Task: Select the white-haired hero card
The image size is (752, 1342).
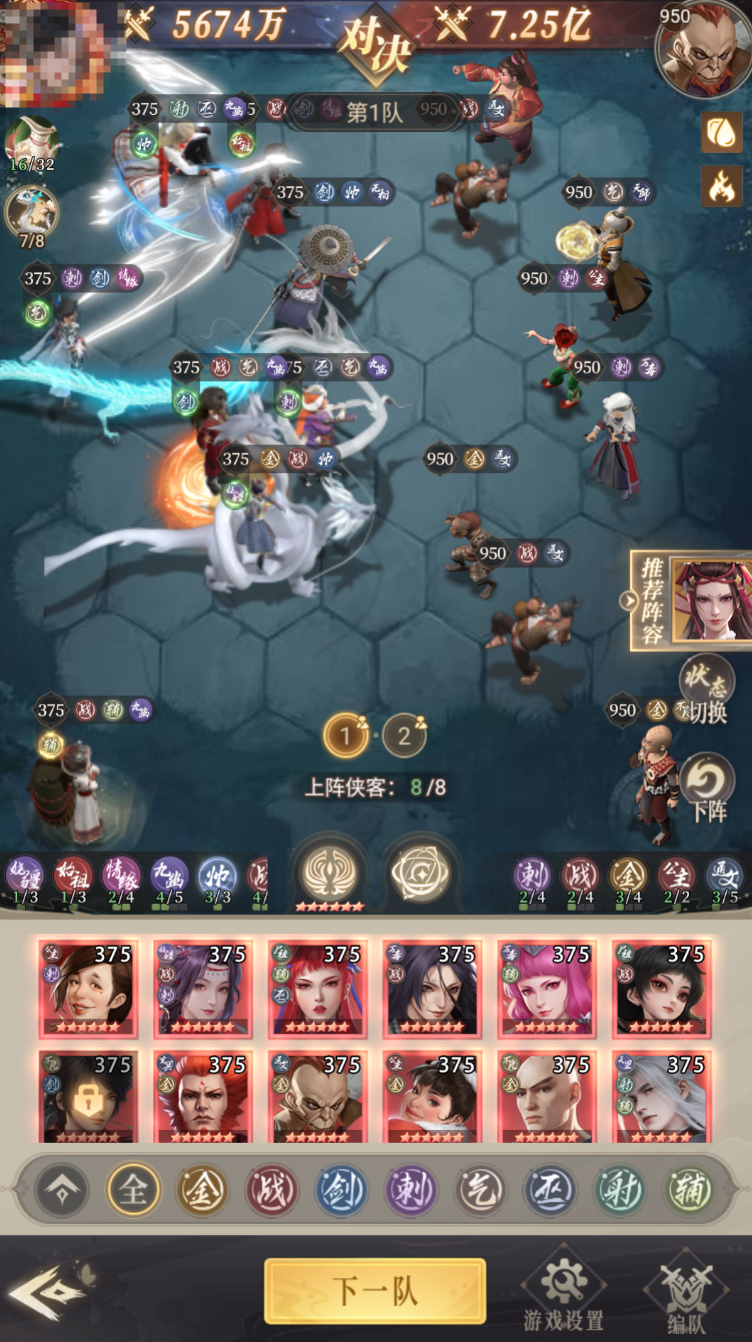Action: coord(660,1096)
